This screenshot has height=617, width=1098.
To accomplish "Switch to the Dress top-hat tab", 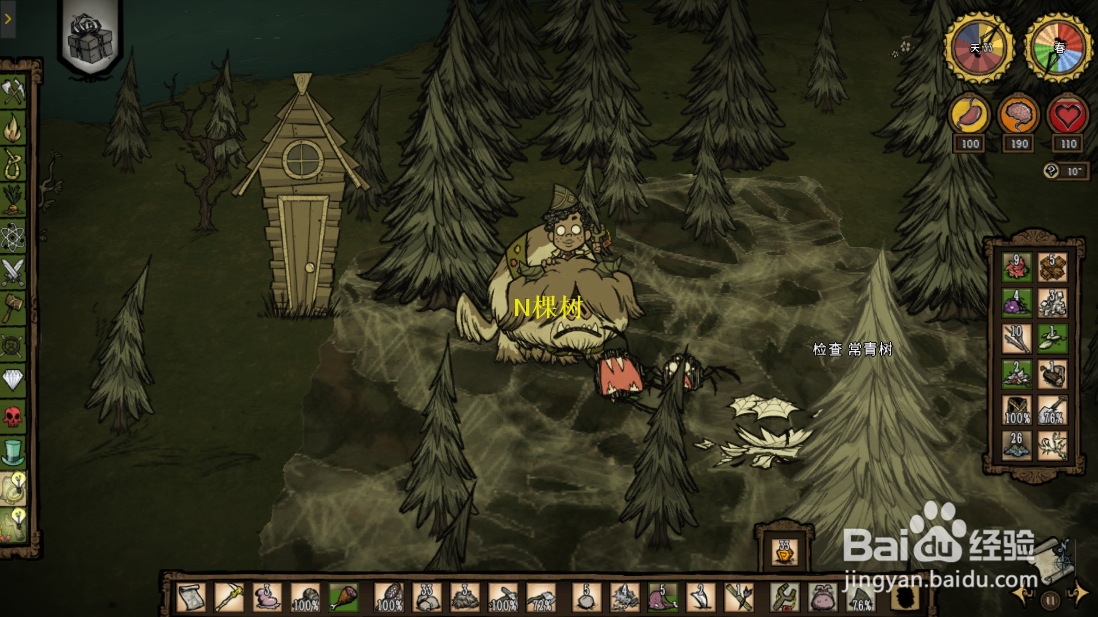I will [13, 451].
